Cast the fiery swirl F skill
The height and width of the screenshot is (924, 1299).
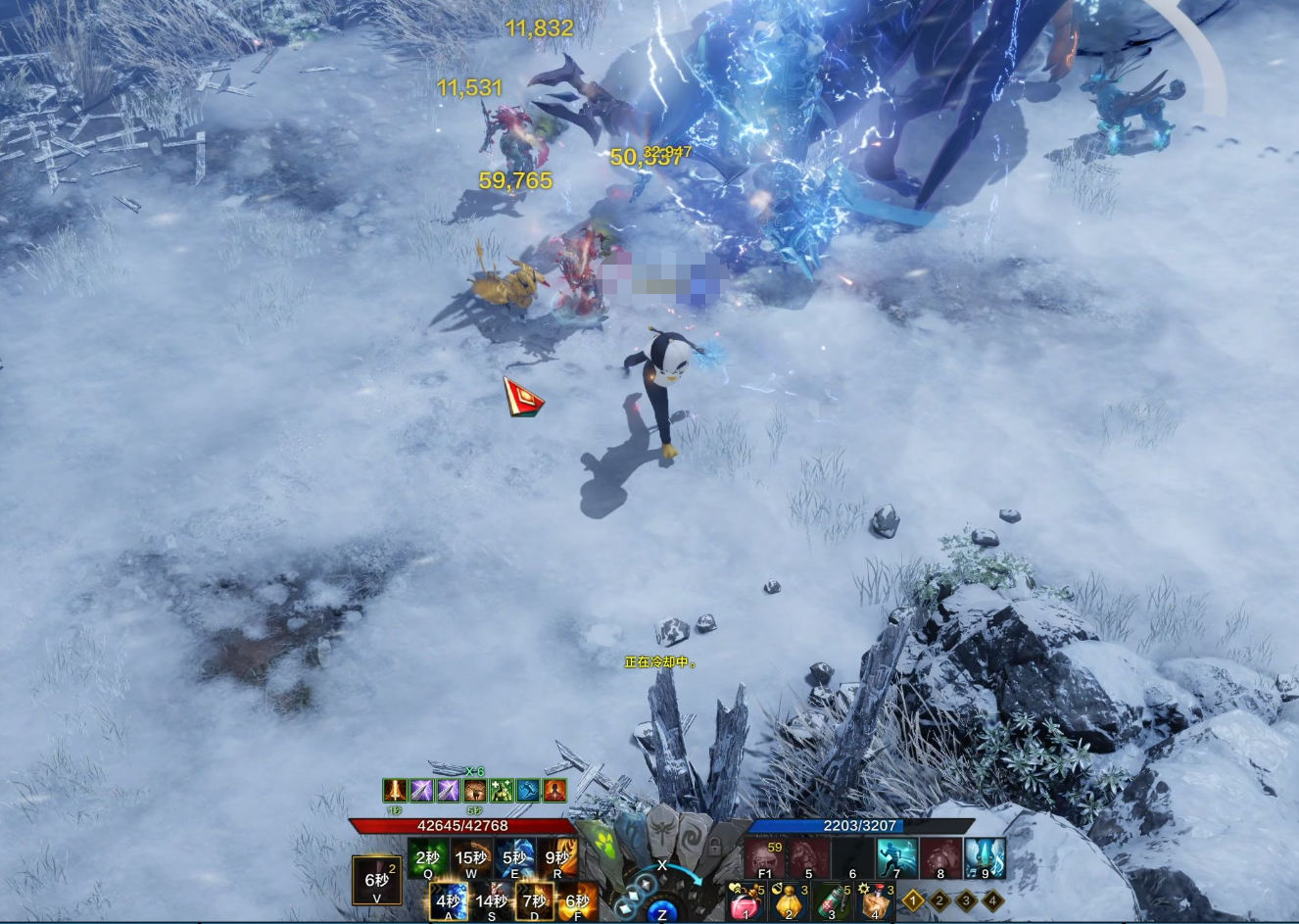click(x=578, y=900)
